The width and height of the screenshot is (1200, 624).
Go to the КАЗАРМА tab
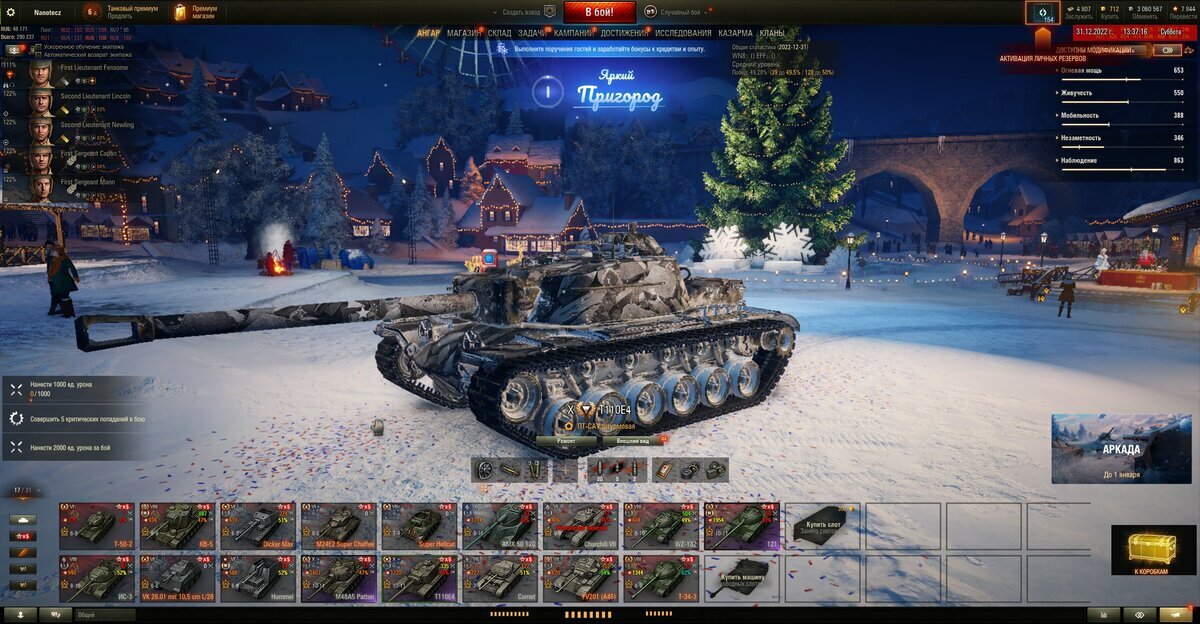[735, 33]
